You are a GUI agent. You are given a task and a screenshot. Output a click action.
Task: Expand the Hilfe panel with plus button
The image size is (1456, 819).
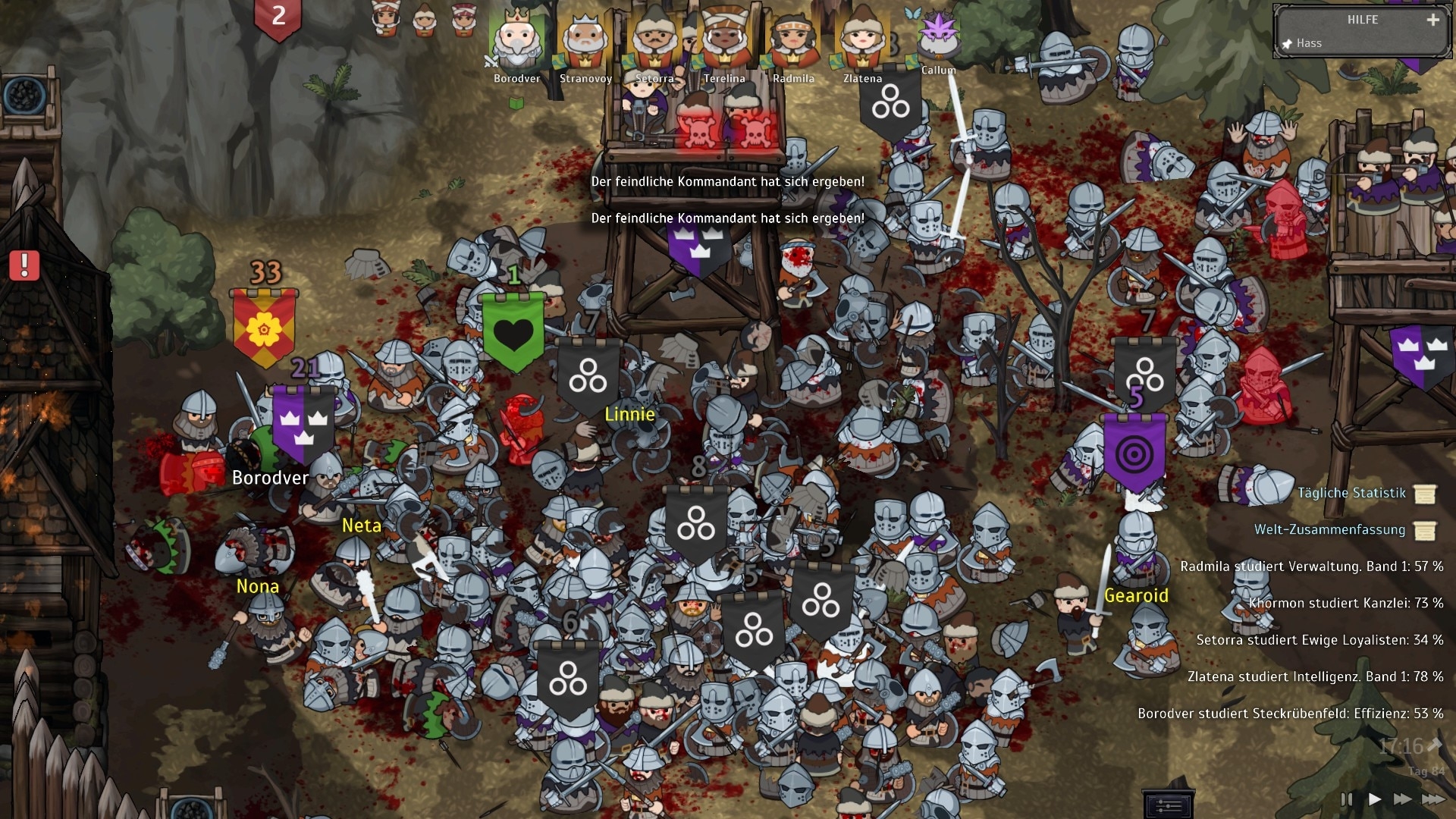[x=1432, y=20]
